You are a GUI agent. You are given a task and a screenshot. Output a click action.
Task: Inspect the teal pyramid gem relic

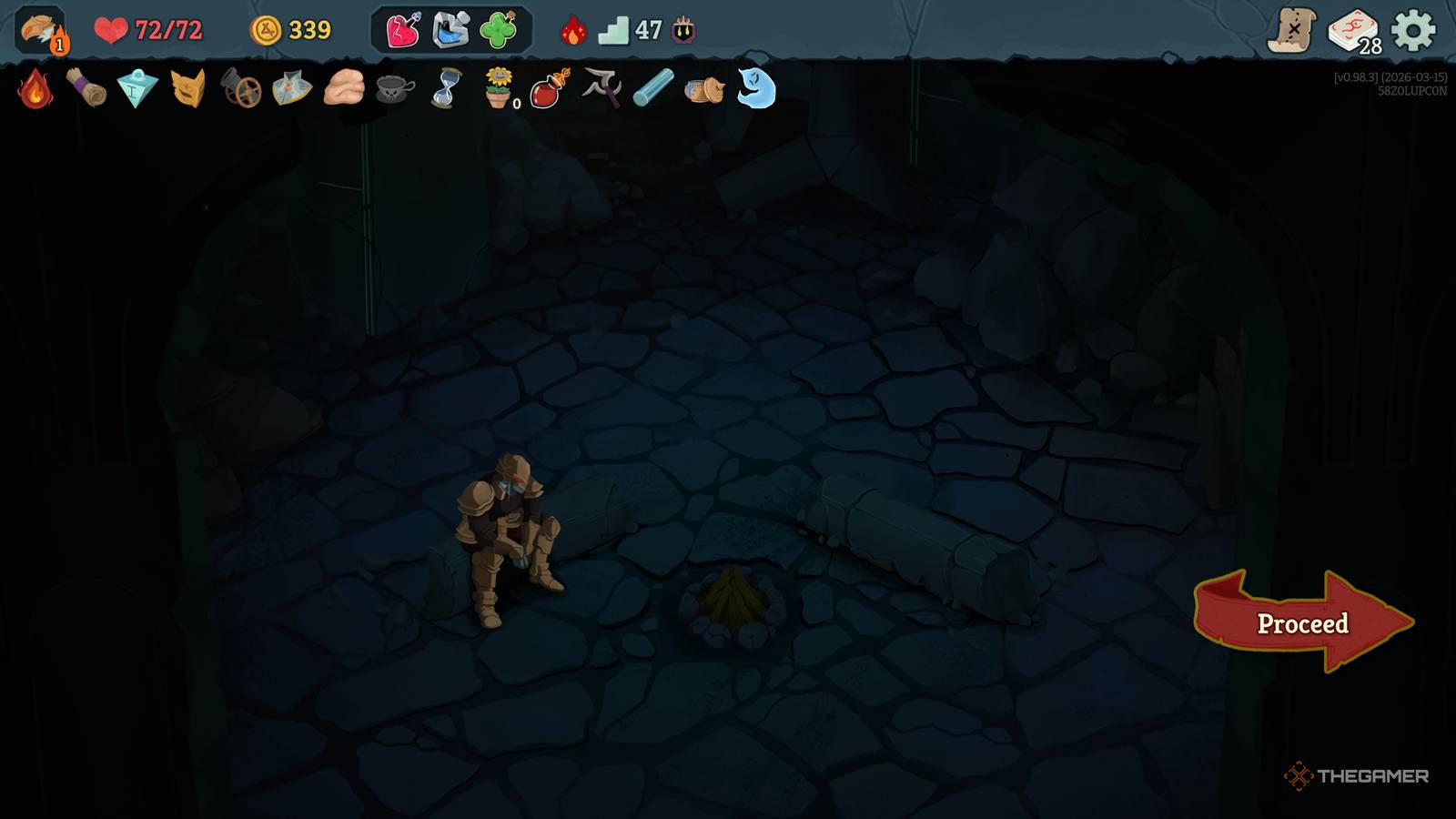click(x=137, y=89)
